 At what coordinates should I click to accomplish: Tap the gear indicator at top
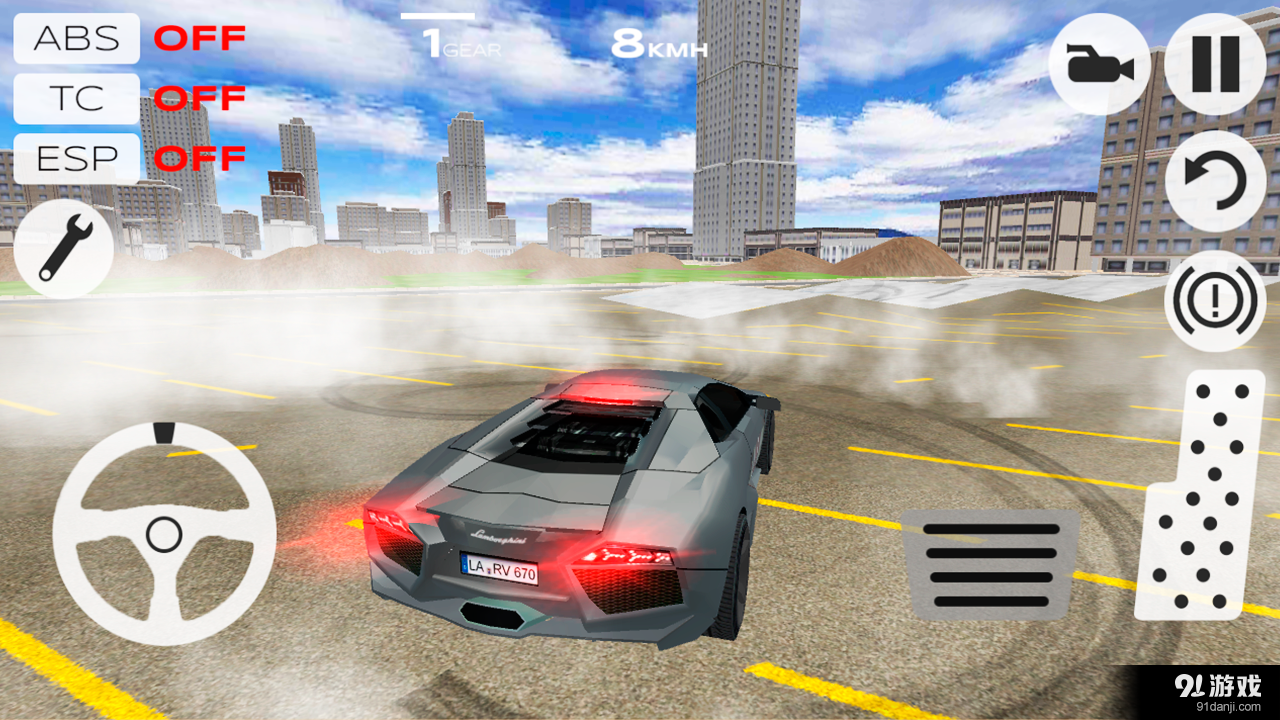(460, 42)
